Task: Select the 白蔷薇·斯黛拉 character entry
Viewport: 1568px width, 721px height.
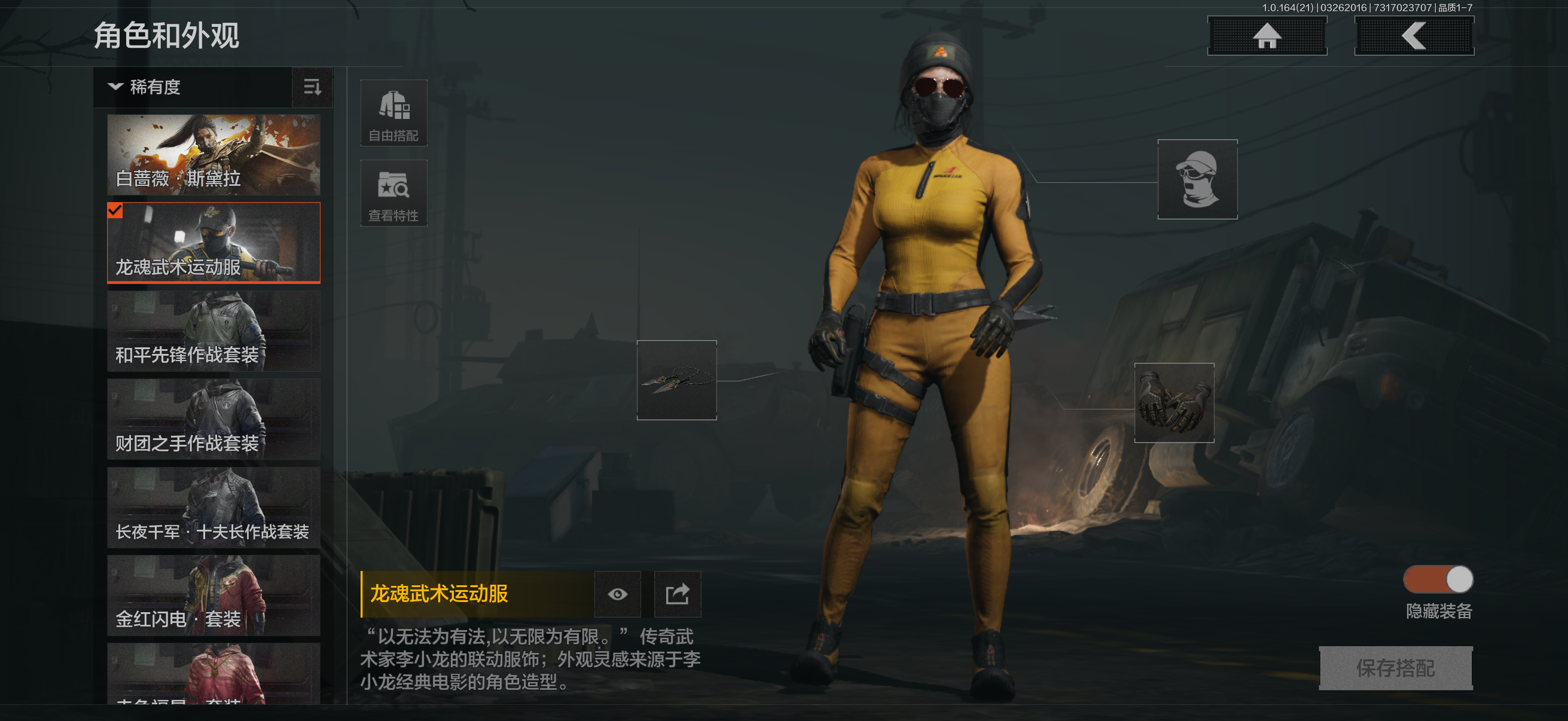Action: (x=213, y=156)
